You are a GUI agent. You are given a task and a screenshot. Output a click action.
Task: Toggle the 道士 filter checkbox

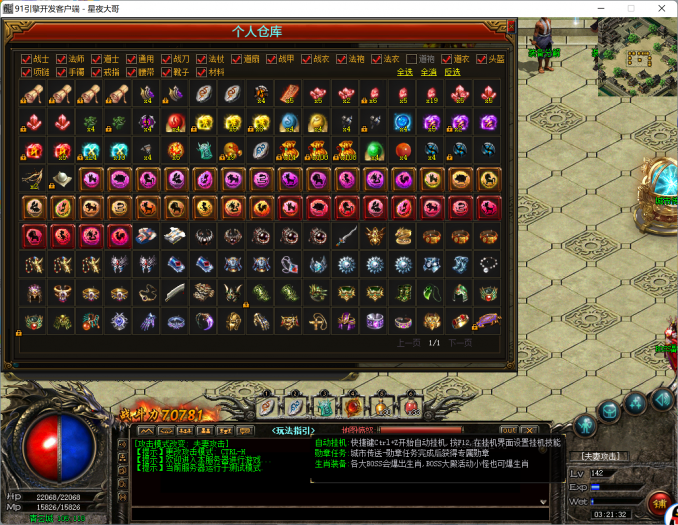97,59
